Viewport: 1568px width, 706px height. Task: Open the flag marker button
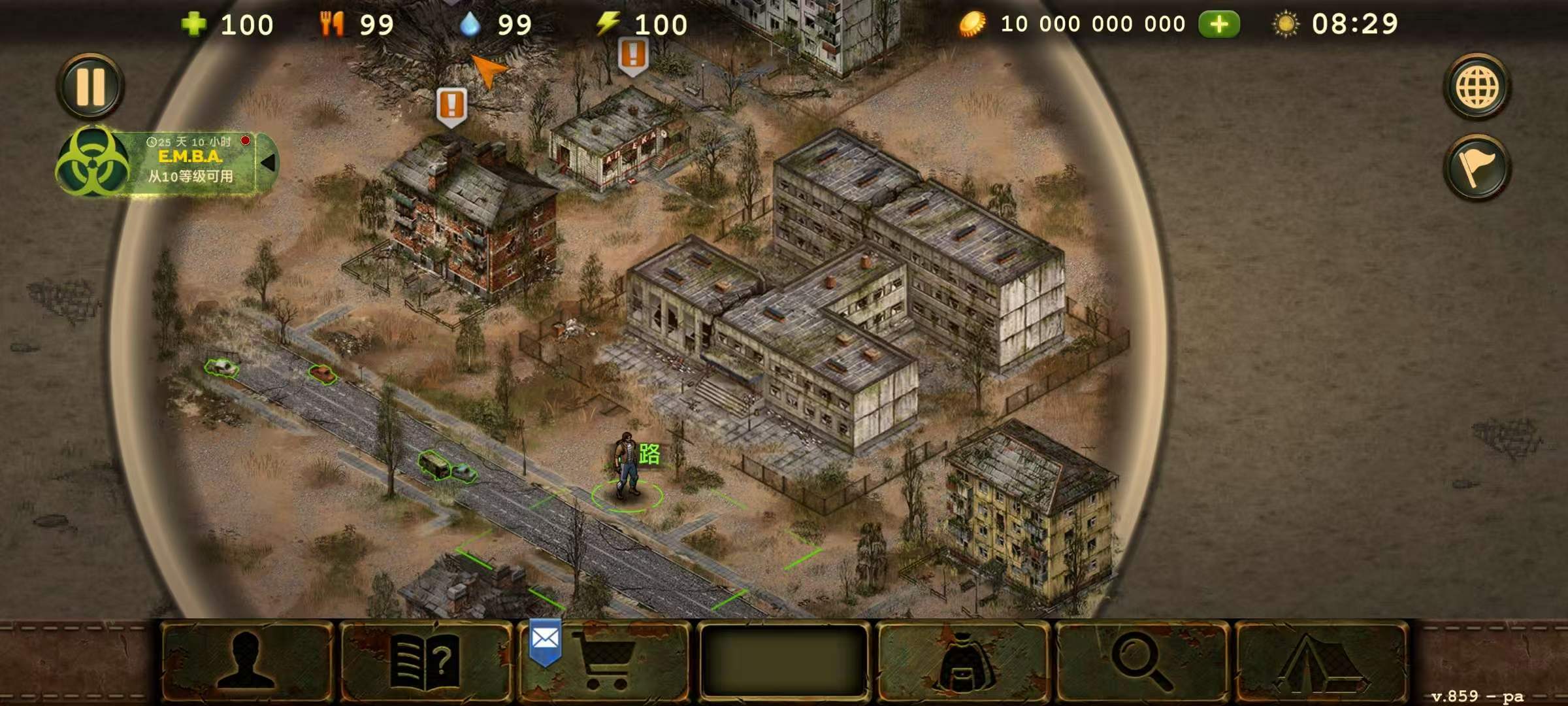coord(1477,167)
